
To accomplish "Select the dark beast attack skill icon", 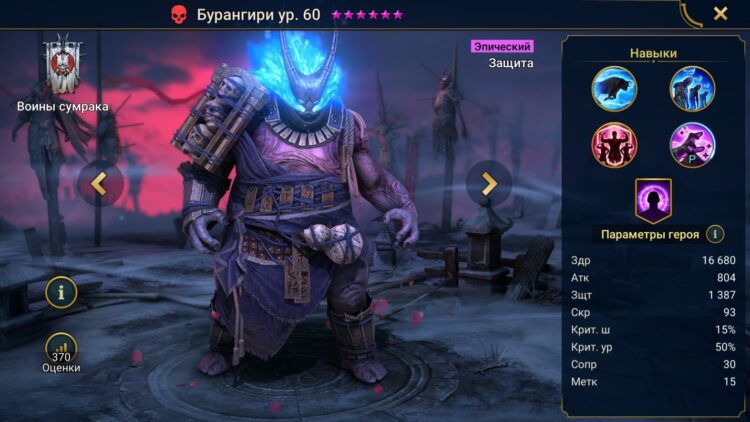I will point(614,88).
